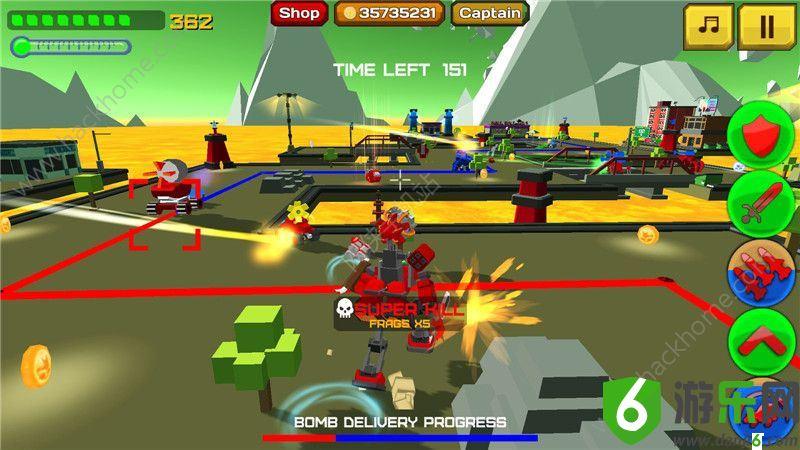
Task: Fire the triple rockets ability
Action: click(x=761, y=272)
